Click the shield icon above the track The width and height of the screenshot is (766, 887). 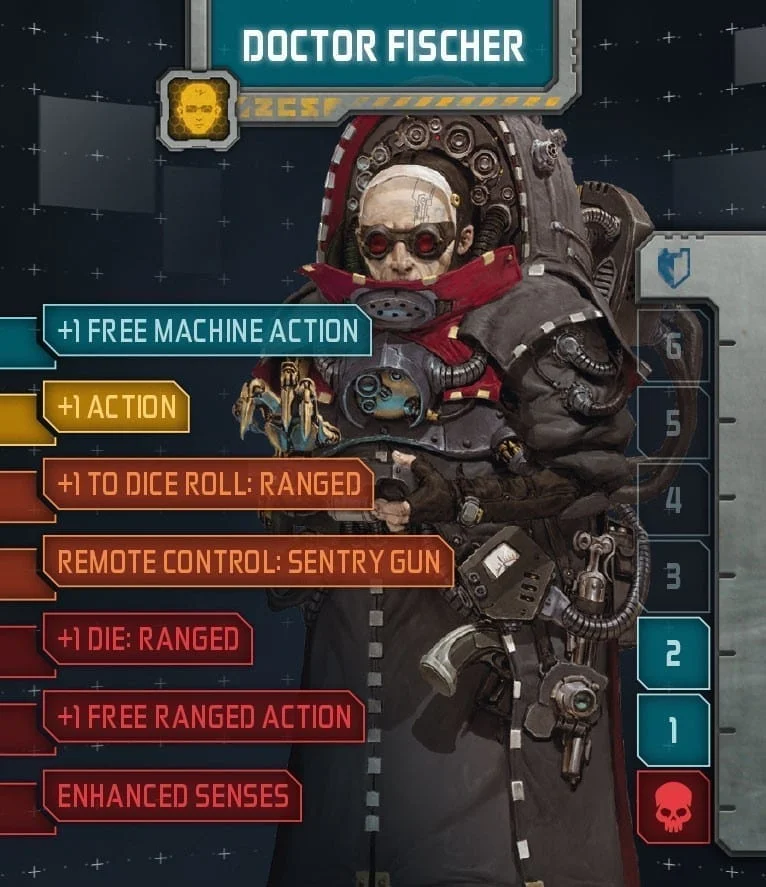click(674, 267)
